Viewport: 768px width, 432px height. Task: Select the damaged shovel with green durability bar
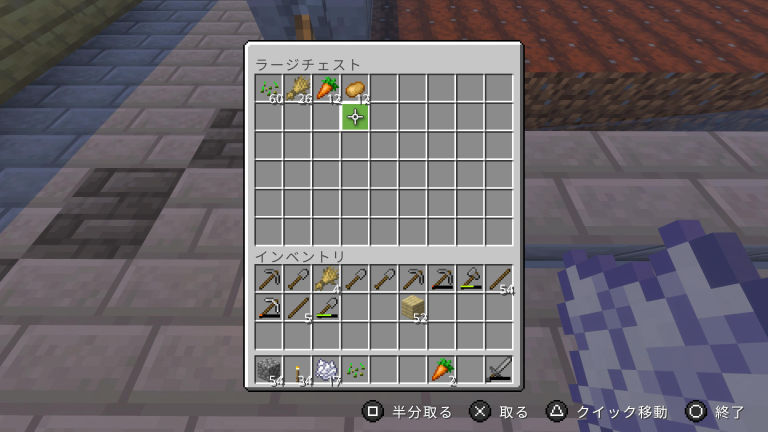(326, 307)
